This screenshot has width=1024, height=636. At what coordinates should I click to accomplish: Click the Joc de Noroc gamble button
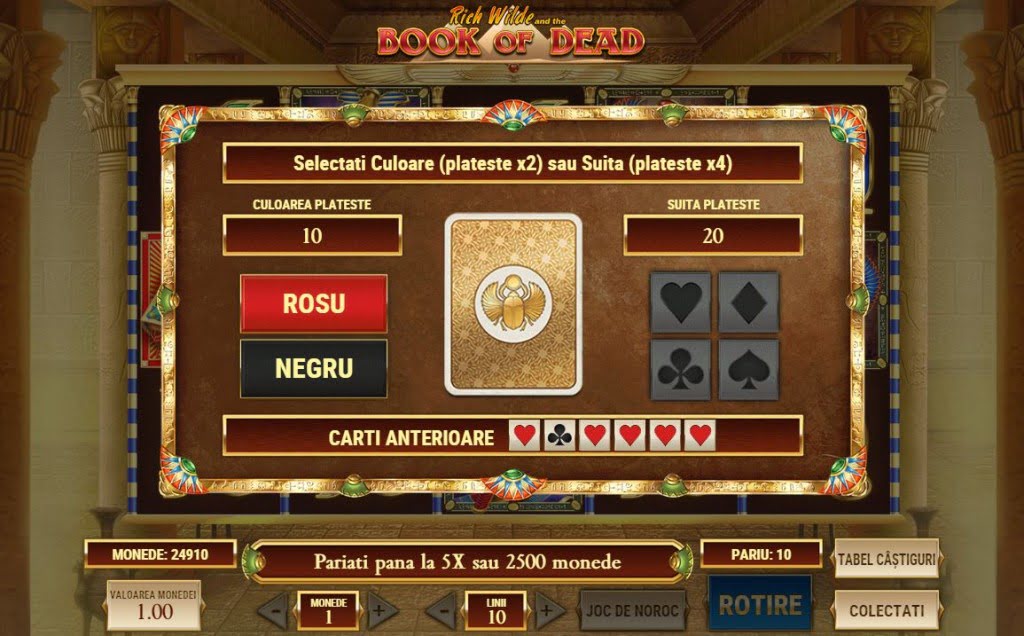633,610
